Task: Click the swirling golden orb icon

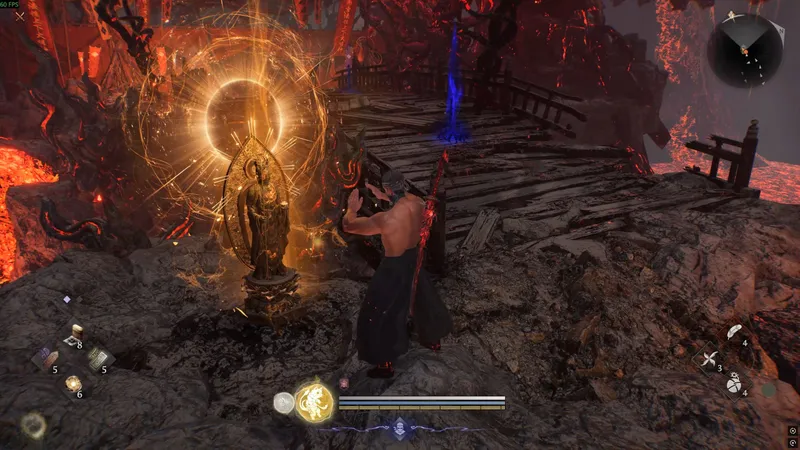Action: coord(34,425)
